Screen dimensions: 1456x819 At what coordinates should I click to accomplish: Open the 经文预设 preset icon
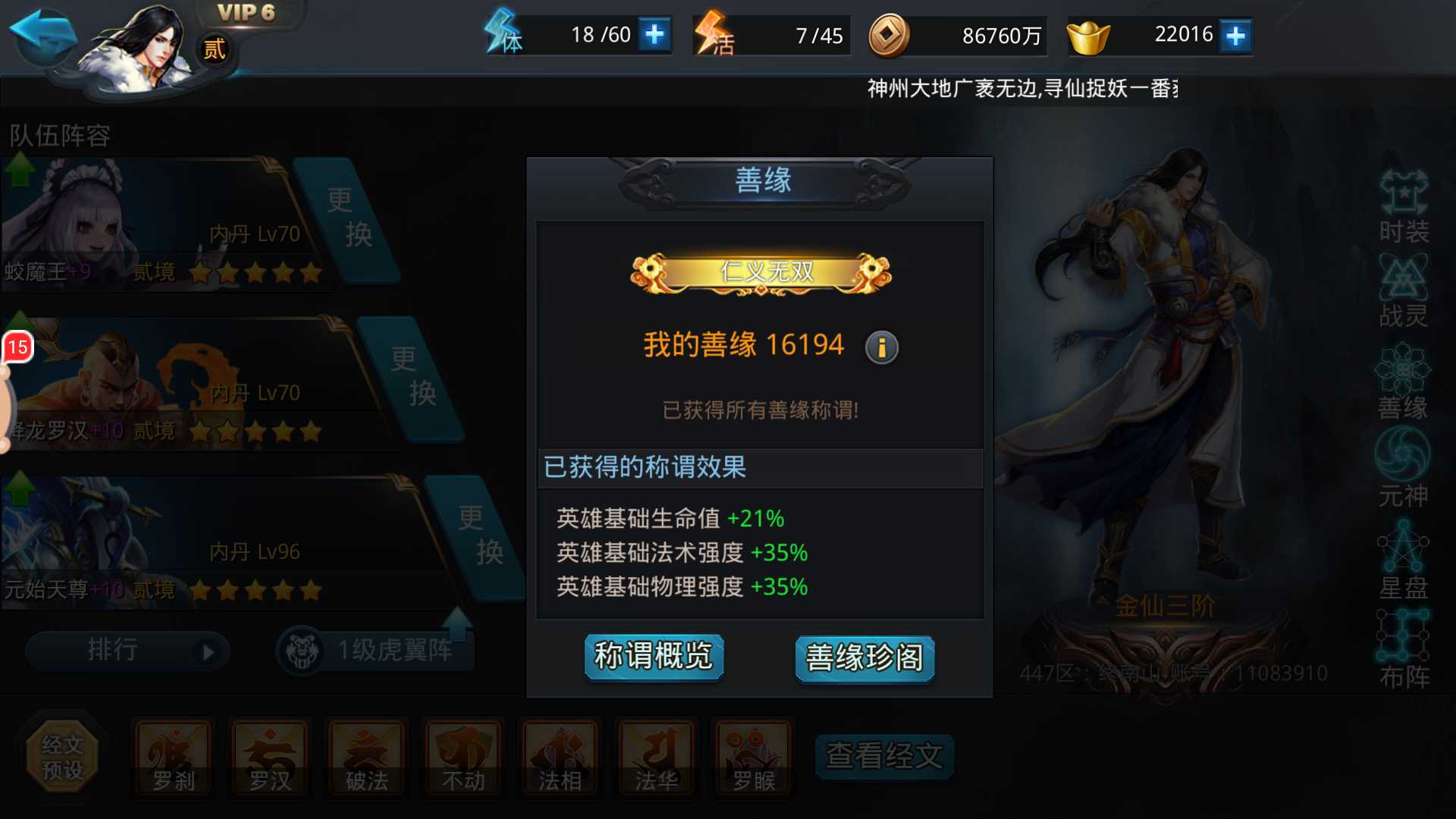pyautogui.click(x=63, y=755)
